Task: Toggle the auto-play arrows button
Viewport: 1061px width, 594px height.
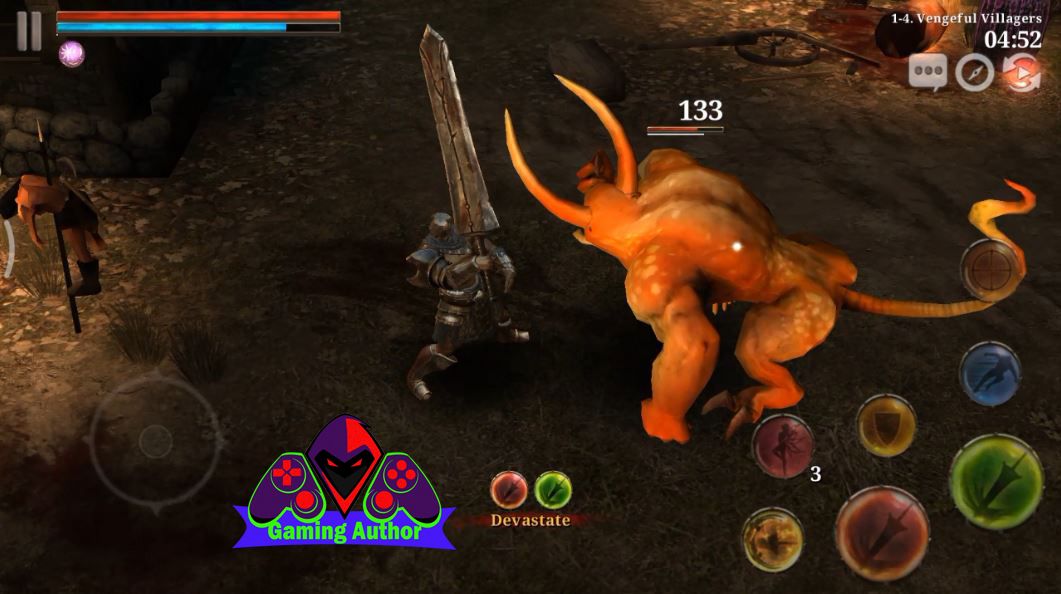Action: [1021, 73]
